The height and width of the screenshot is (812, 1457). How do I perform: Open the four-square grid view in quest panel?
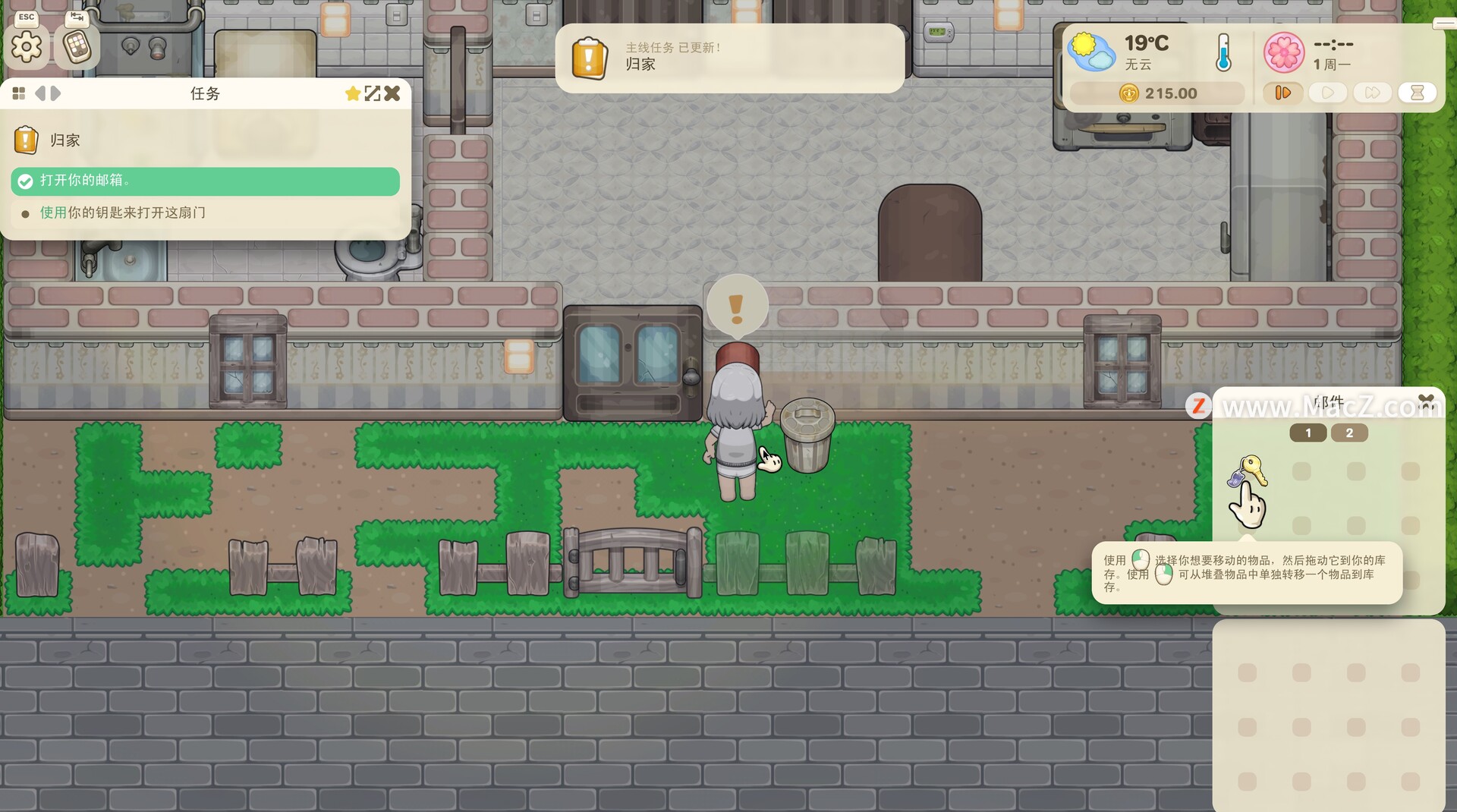19,93
